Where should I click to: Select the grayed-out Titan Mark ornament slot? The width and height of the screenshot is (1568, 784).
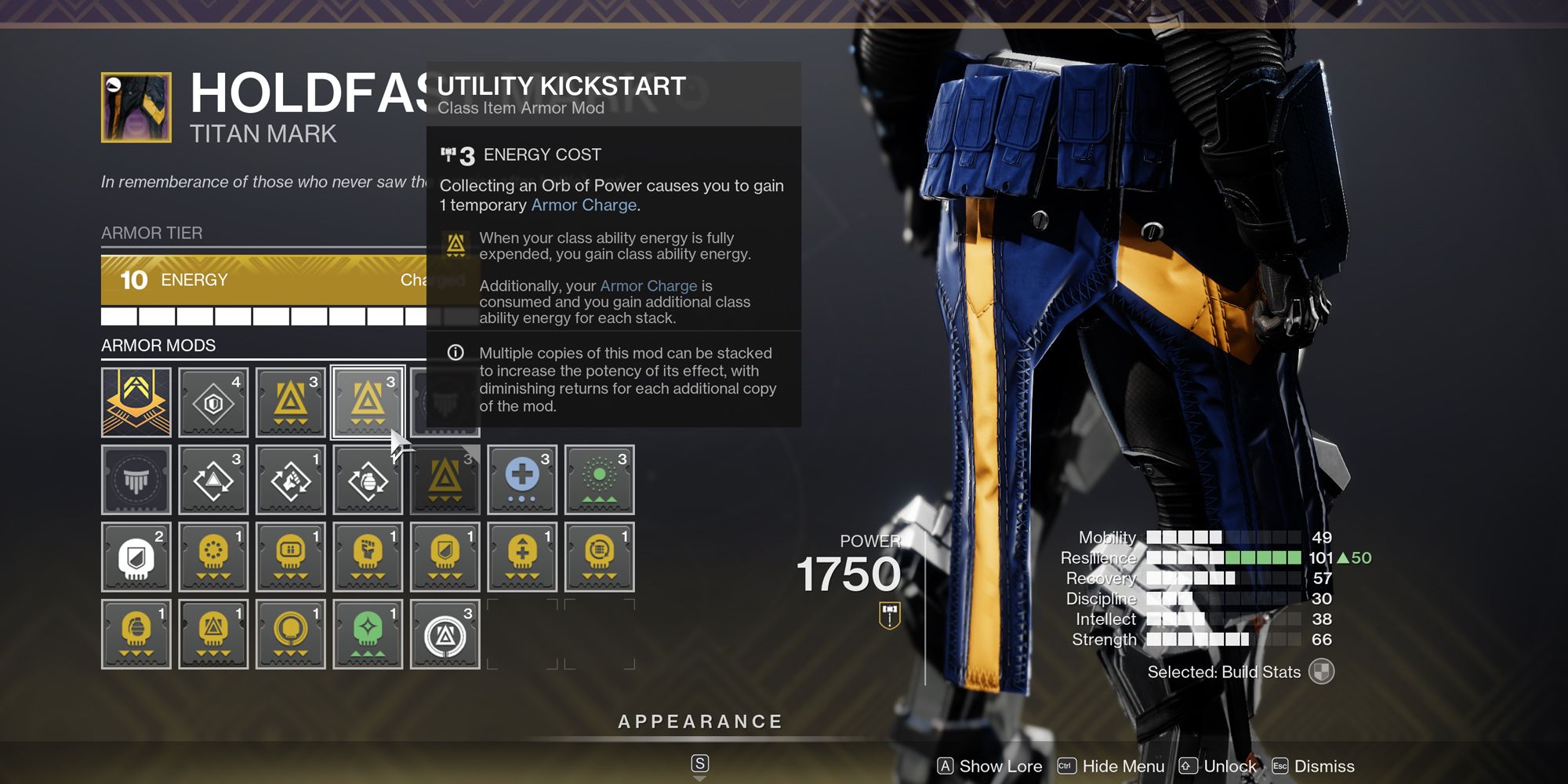pyautogui.click(x=136, y=480)
